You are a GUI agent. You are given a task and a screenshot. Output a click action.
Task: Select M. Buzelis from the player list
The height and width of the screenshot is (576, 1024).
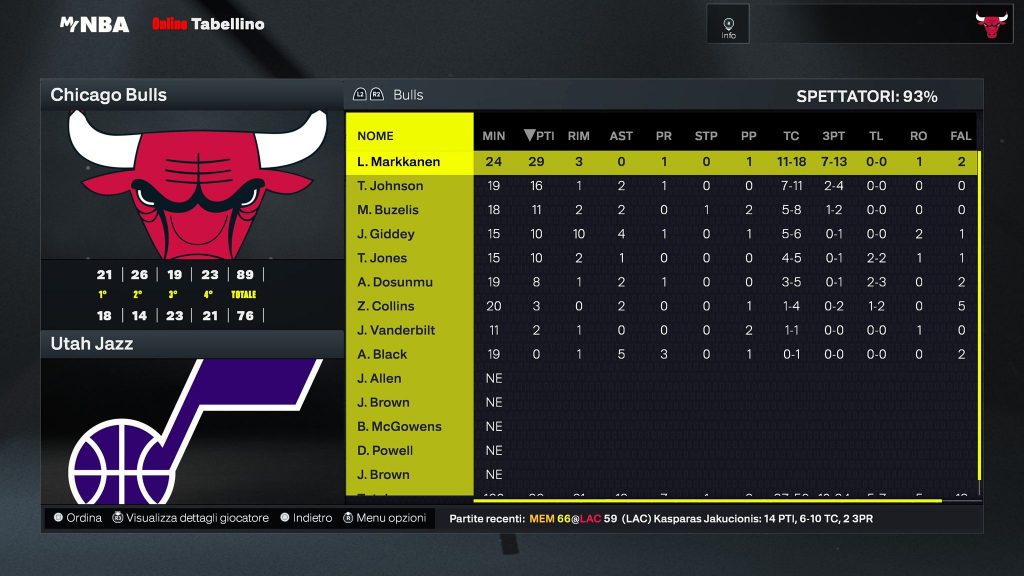pyautogui.click(x=388, y=210)
